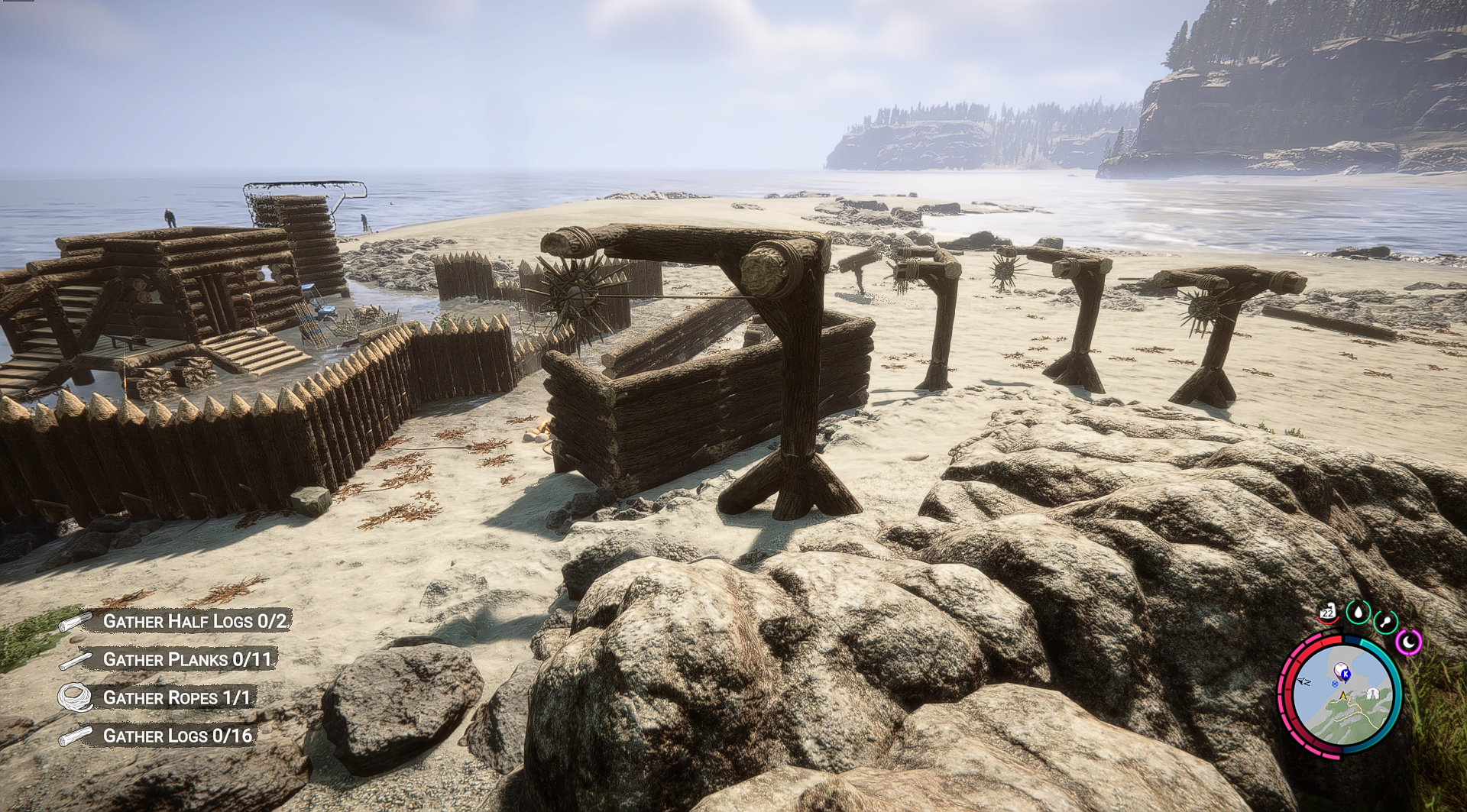The height and width of the screenshot is (812, 1467).
Task: Click the crescent moon rest icon
Action: (1408, 642)
